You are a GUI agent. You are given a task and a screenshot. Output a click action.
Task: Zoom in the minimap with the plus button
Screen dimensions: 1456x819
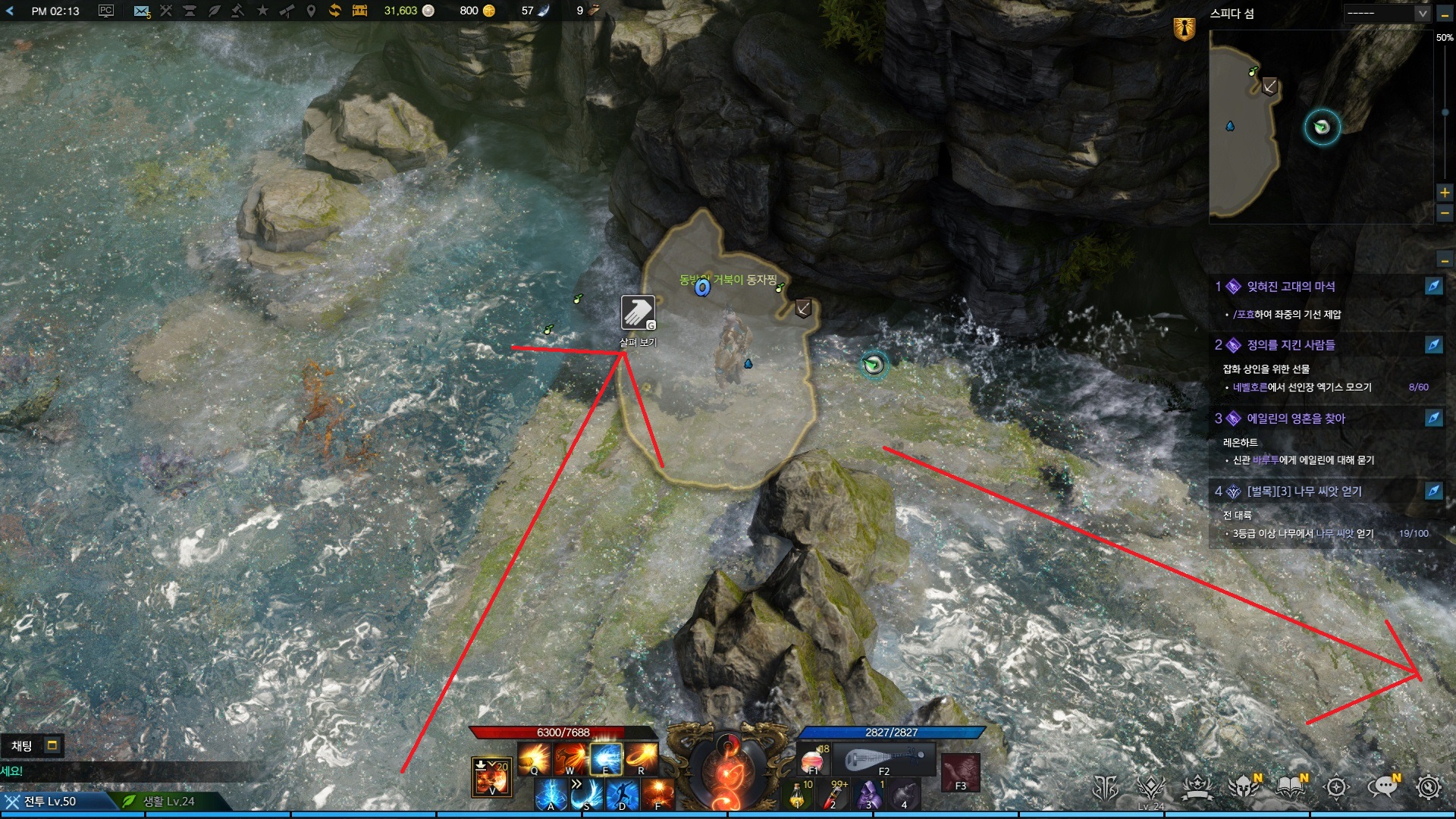point(1445,193)
